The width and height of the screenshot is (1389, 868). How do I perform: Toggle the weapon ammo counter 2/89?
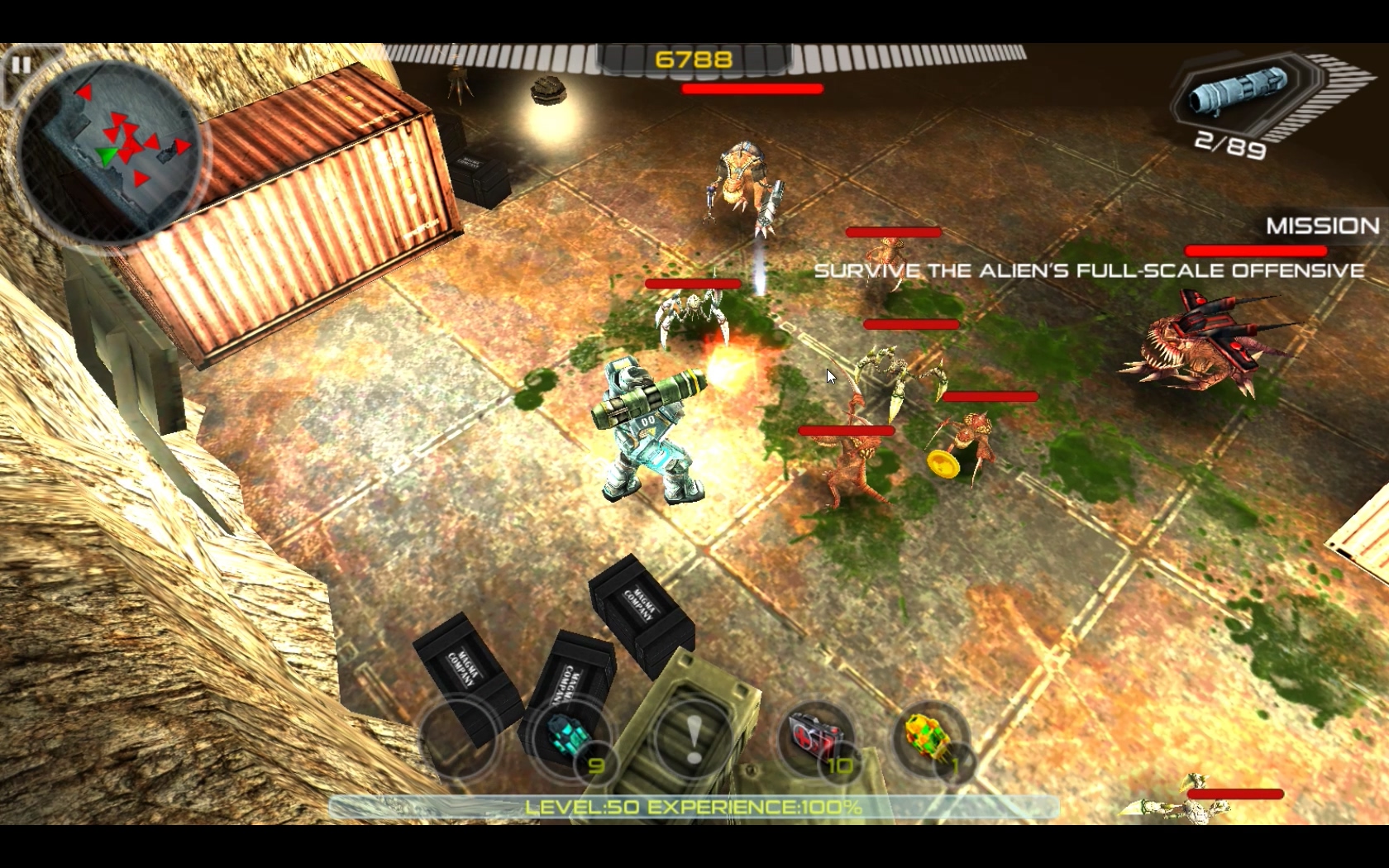(1229, 146)
